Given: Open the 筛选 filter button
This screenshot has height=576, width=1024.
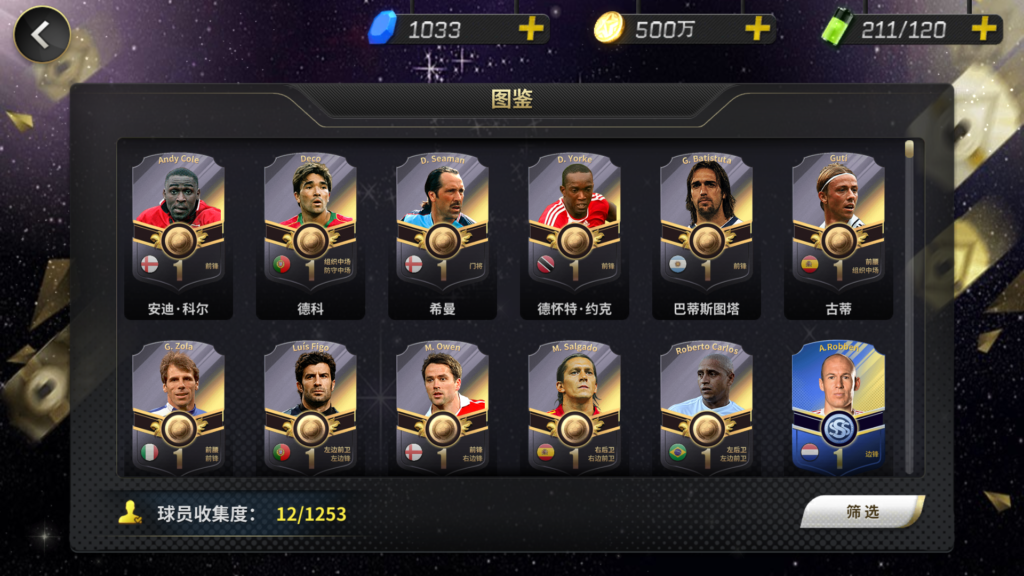Looking at the screenshot, I should 862,512.
